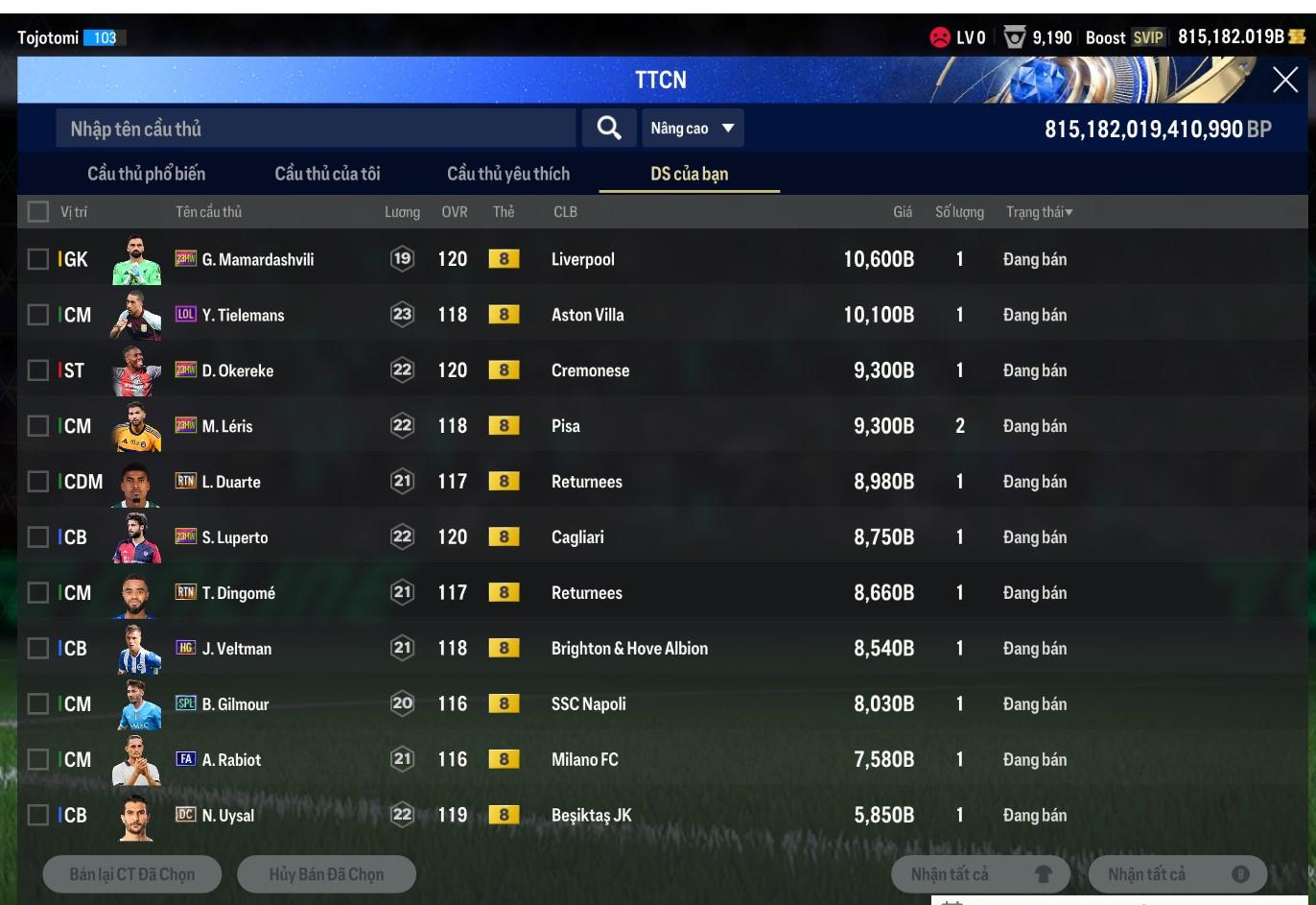Sort listings by Trạng thái column
The height and width of the screenshot is (905, 1316).
click(x=1039, y=212)
